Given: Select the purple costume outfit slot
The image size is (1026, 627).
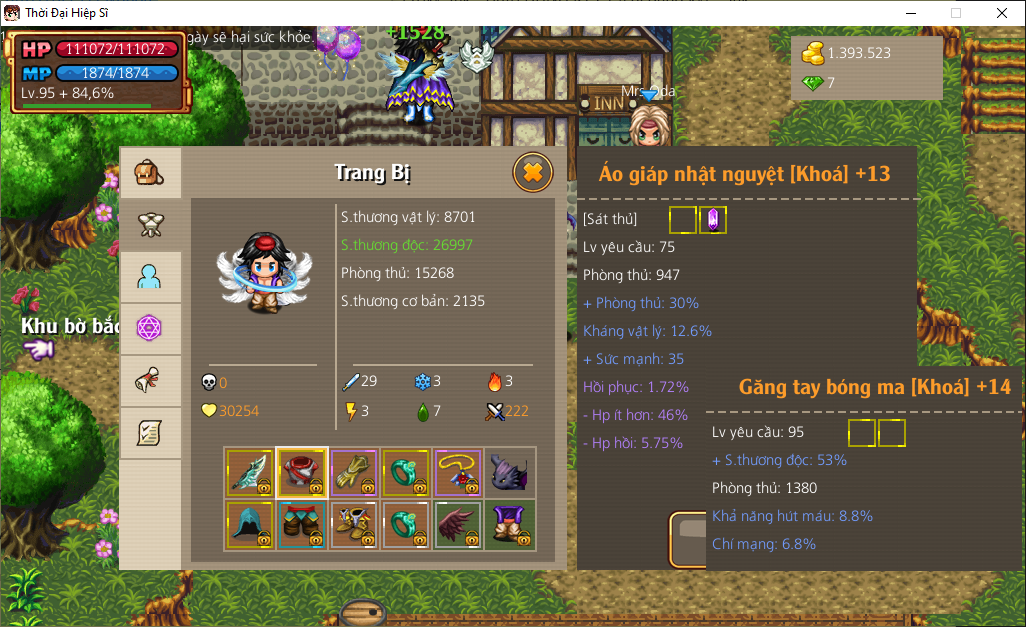Looking at the screenshot, I should coord(510,525).
